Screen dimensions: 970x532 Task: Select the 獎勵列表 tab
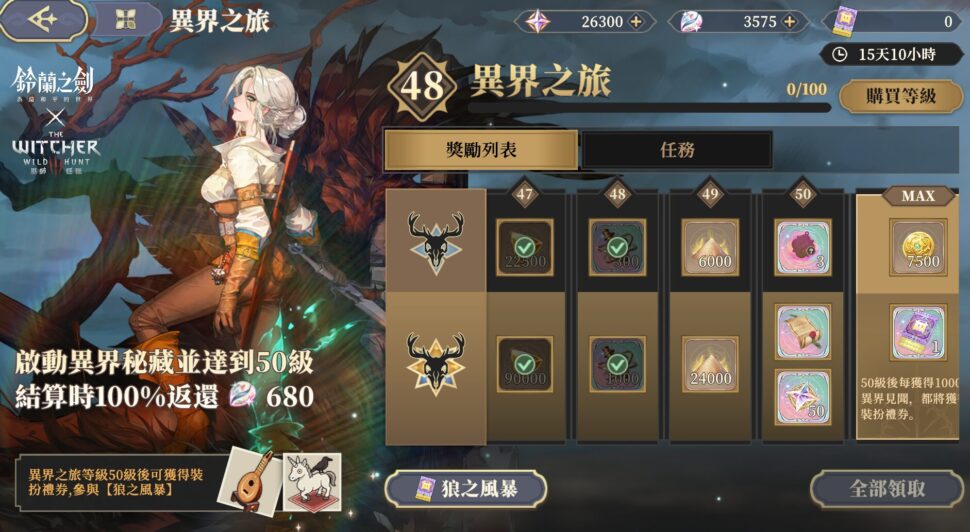481,150
